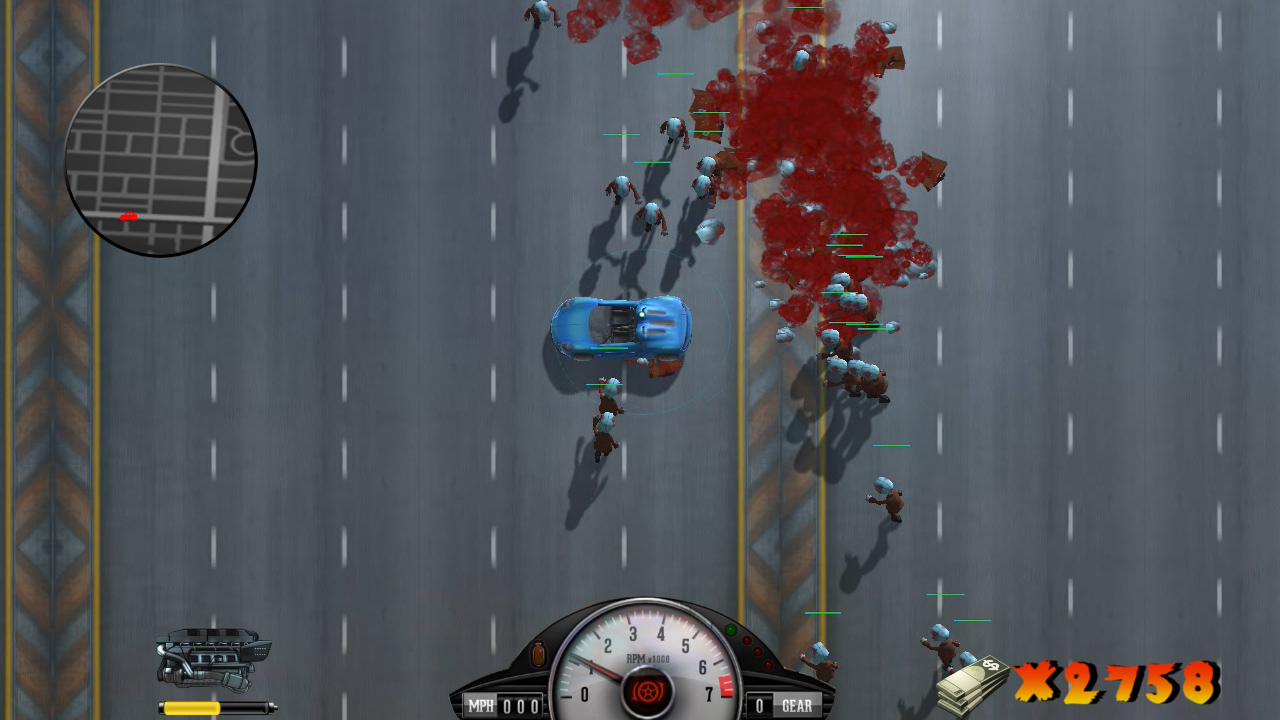
Task: Toggle the lowest red dashboard light
Action: (768, 664)
